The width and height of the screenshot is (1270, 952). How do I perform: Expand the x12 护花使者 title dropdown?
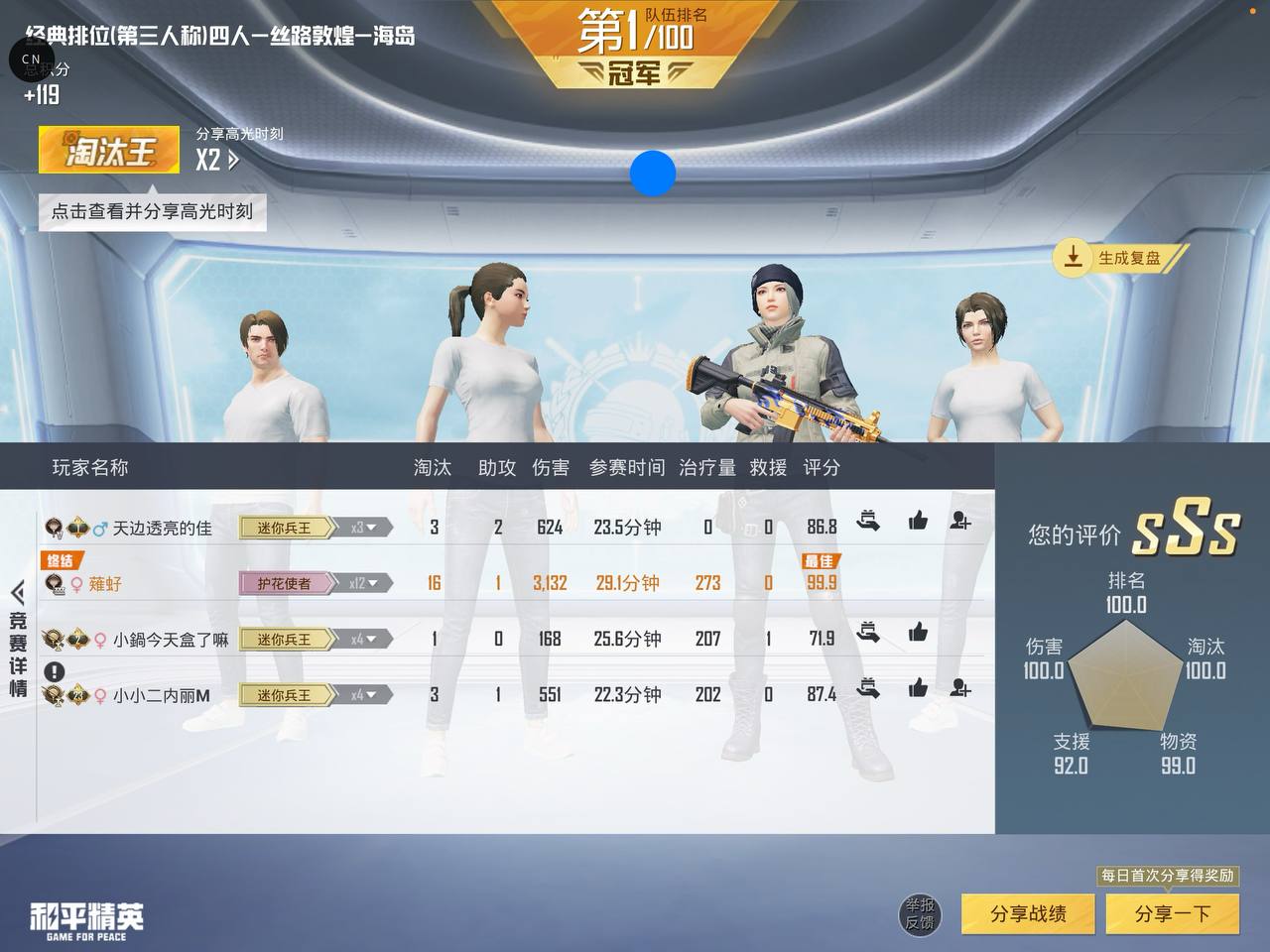tap(363, 583)
